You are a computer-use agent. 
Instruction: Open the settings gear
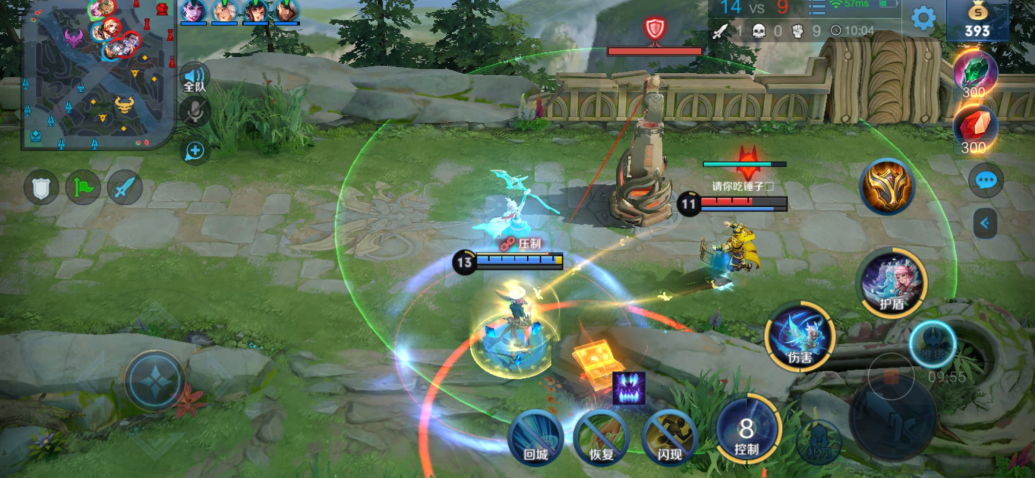923,18
